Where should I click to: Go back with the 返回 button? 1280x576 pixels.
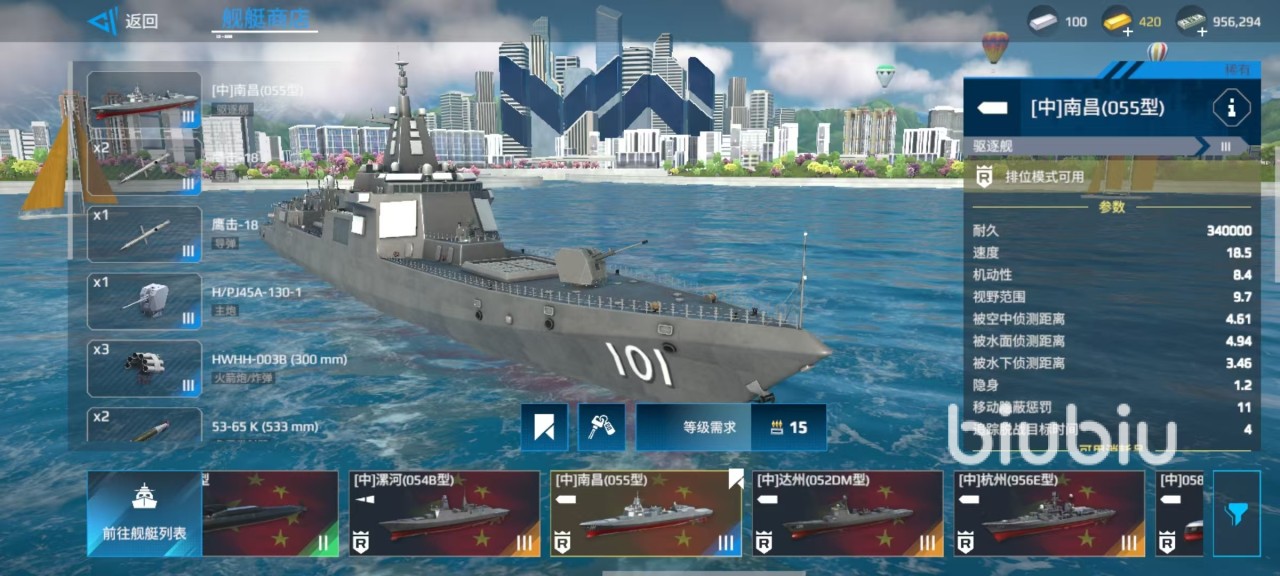tap(124, 21)
